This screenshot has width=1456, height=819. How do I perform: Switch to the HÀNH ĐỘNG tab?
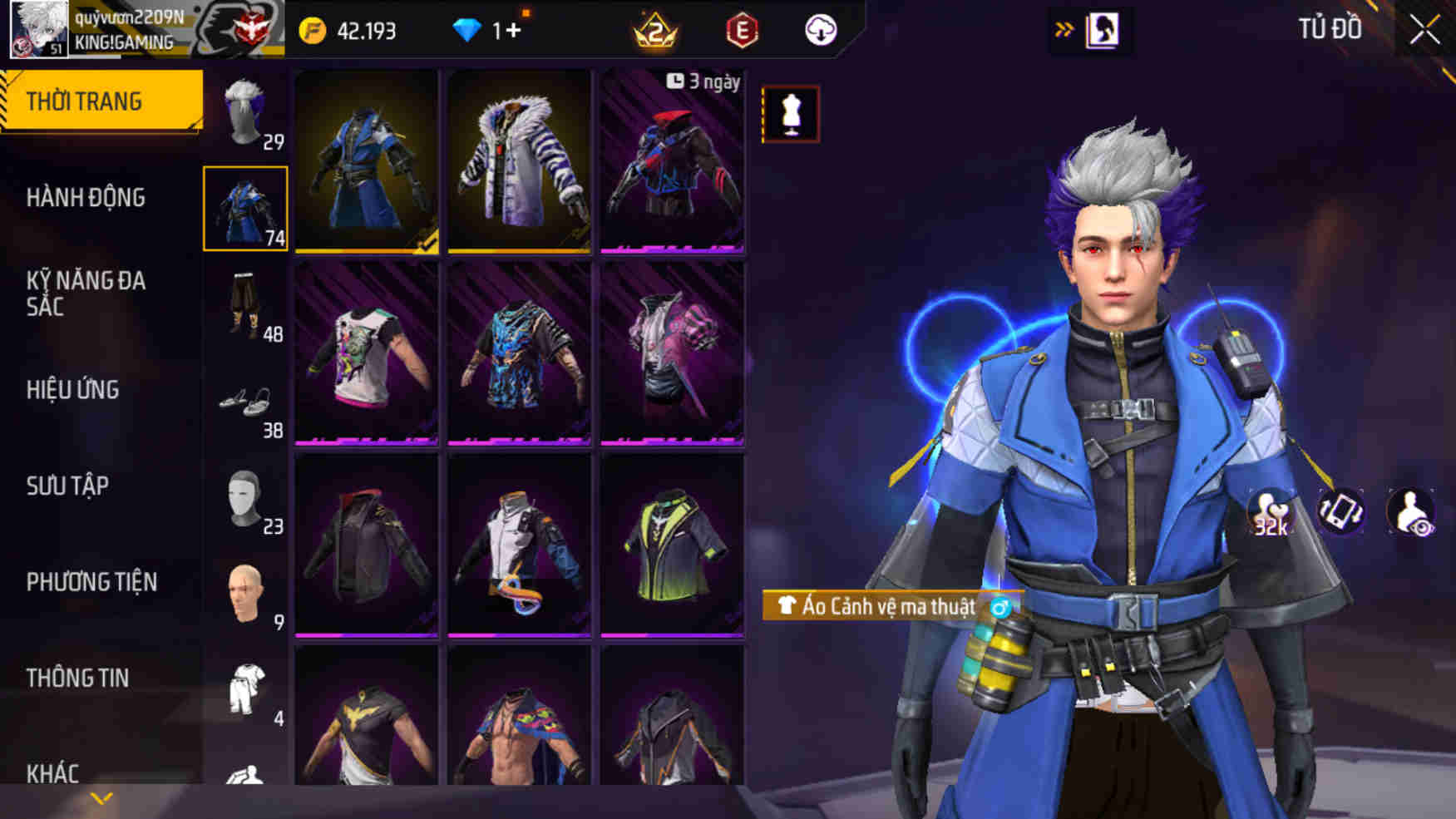[x=86, y=198]
